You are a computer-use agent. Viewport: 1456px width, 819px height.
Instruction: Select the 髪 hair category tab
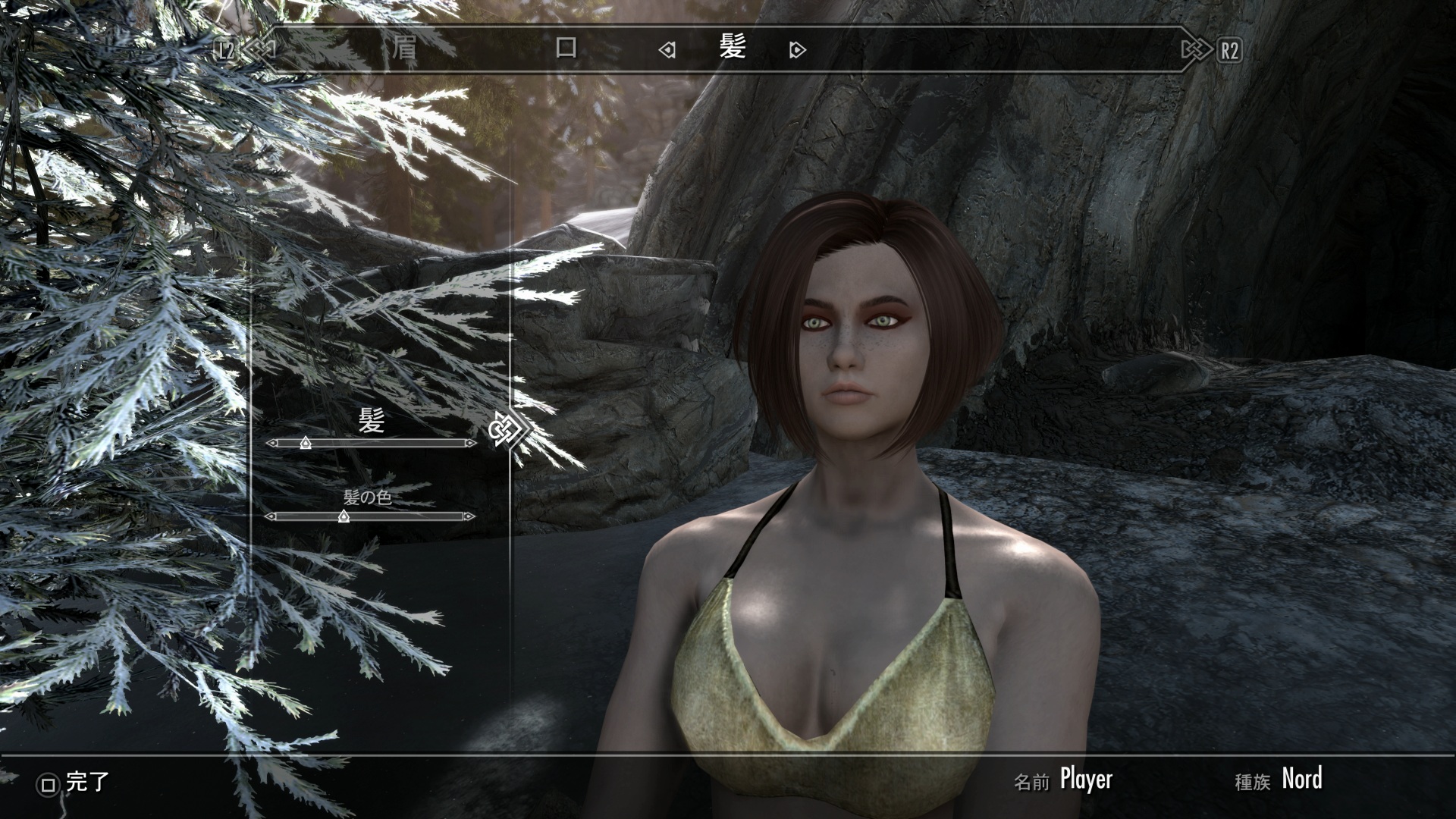[733, 48]
